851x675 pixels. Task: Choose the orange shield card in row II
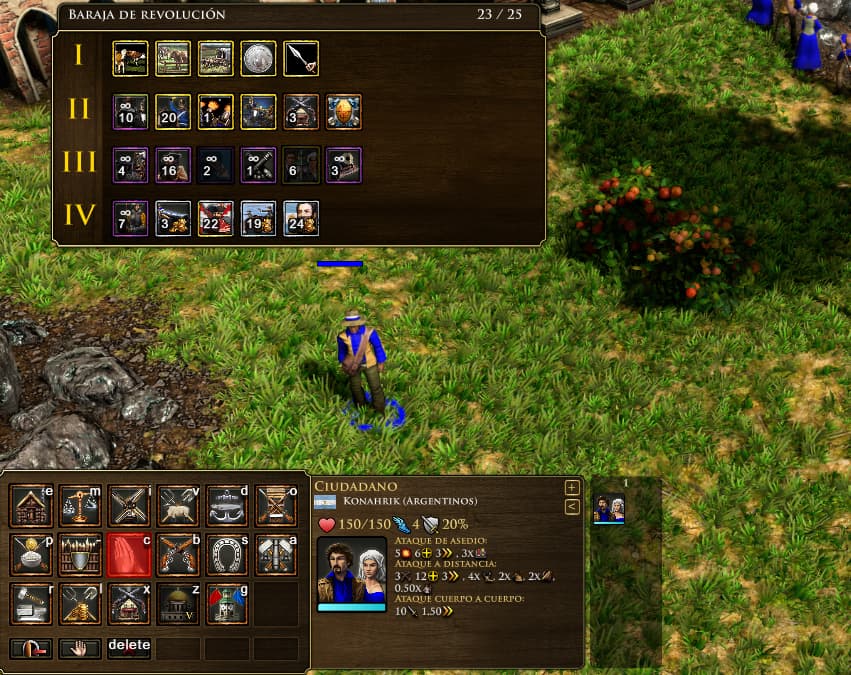tap(344, 112)
